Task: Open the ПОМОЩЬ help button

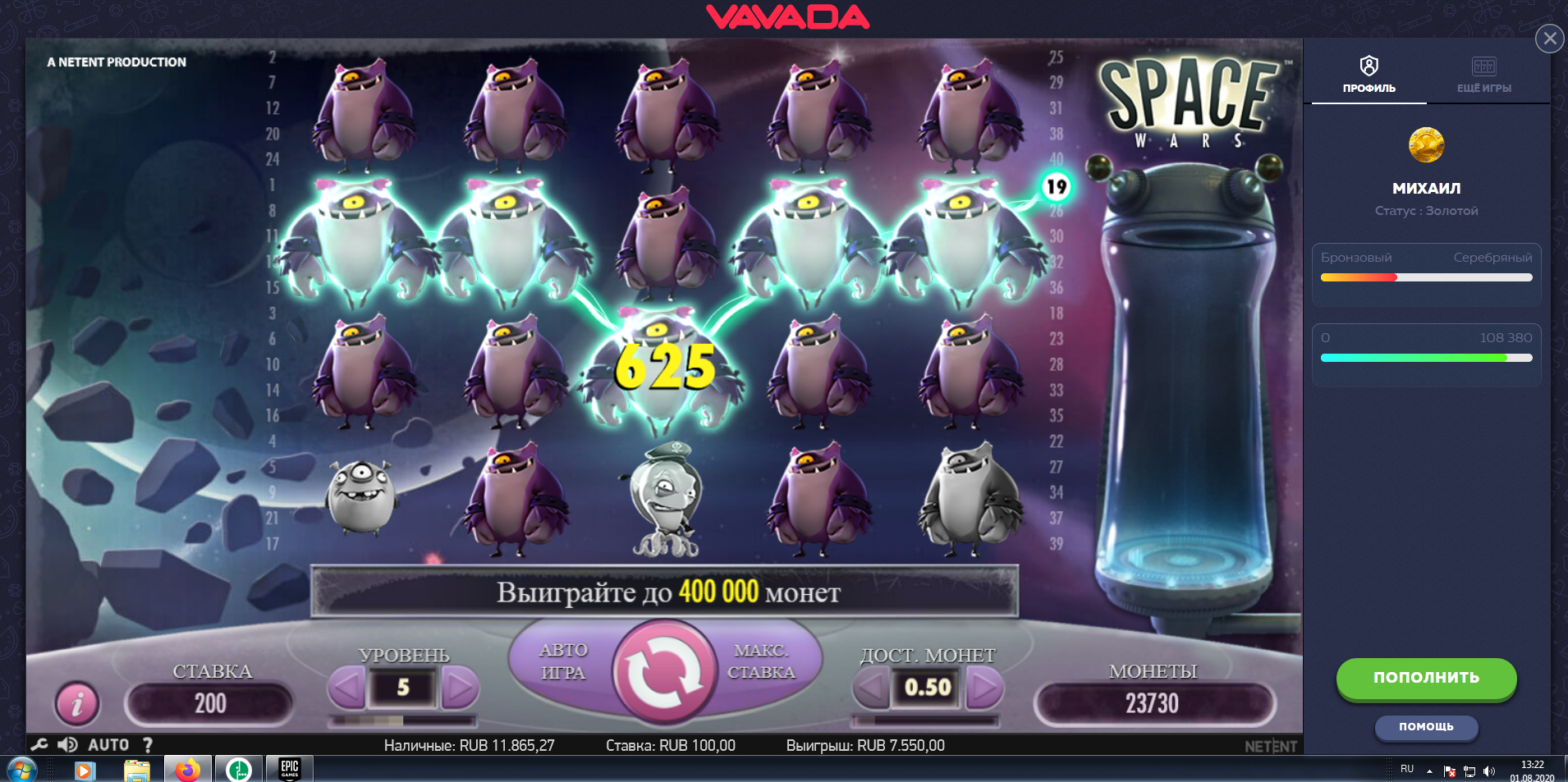Action: 1426,727
